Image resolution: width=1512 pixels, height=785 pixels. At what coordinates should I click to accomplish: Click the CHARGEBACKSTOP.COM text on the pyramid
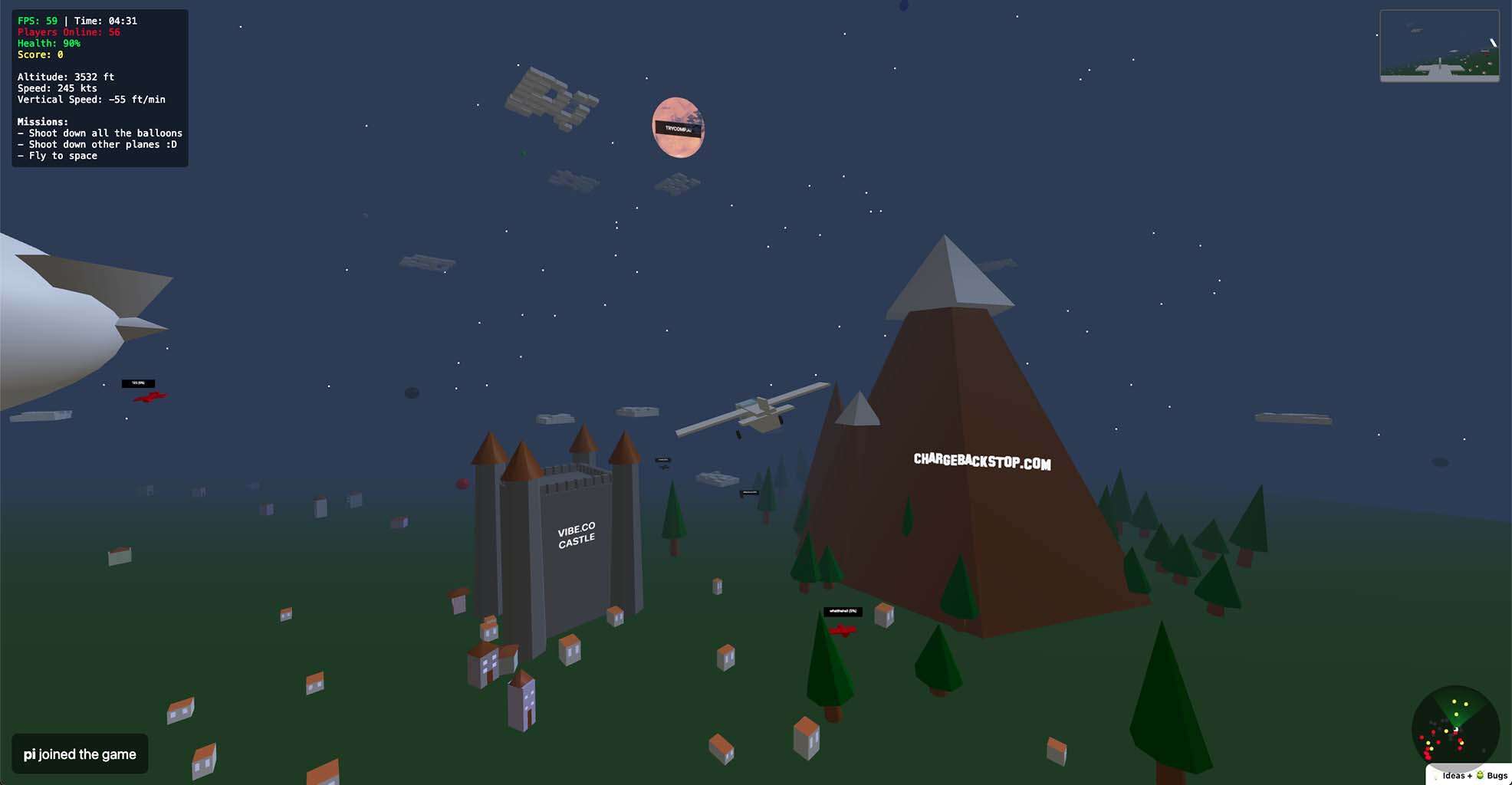[981, 461]
